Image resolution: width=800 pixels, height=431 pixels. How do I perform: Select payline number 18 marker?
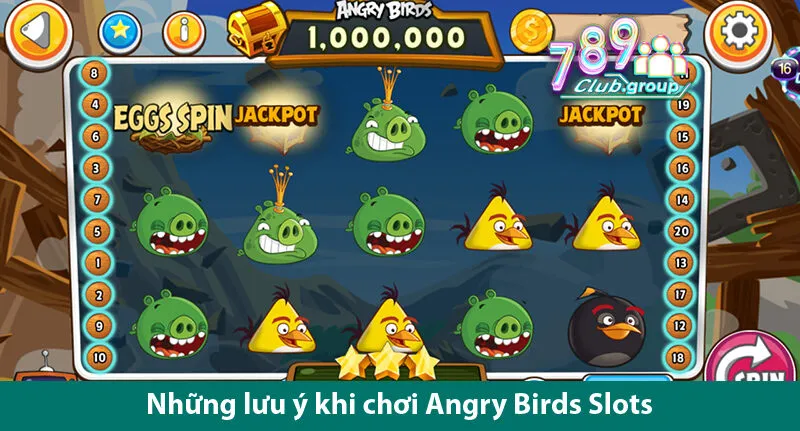coord(682,357)
